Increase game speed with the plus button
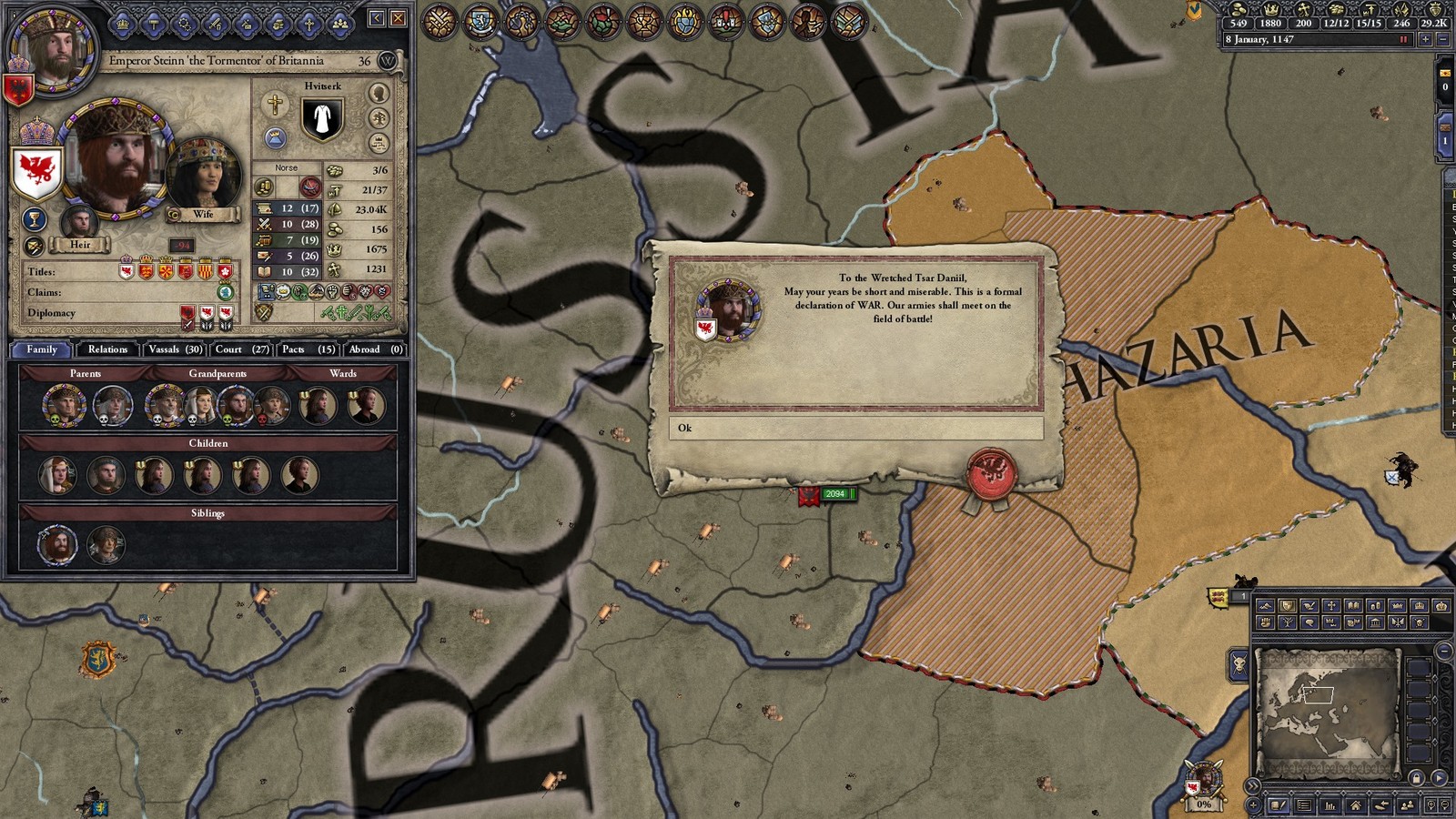Image resolution: width=1456 pixels, height=819 pixels. point(1425,40)
